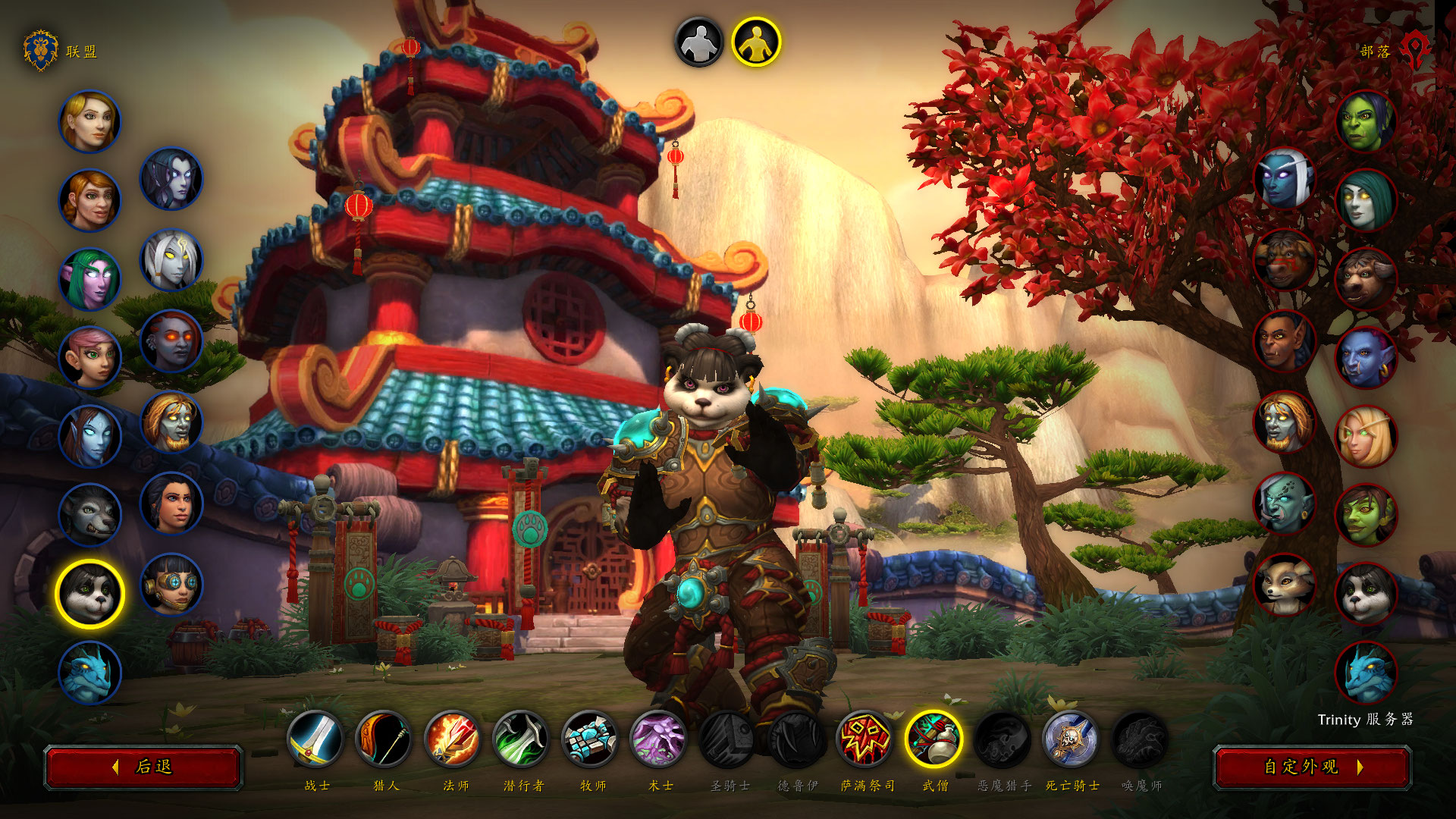Pick the Alliance worgen race portrait

[x=89, y=516]
